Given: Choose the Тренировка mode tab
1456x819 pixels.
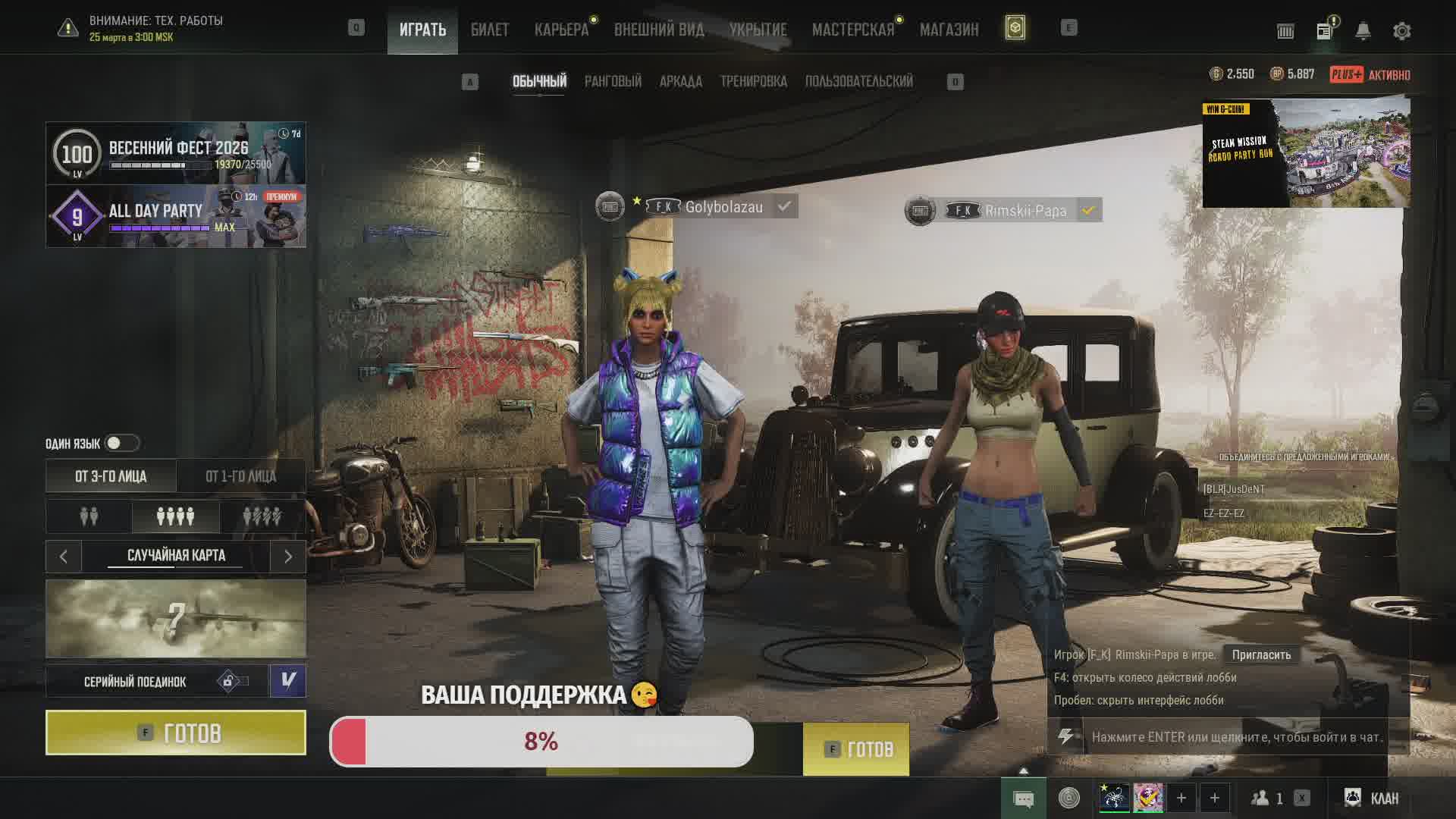Looking at the screenshot, I should (x=753, y=81).
